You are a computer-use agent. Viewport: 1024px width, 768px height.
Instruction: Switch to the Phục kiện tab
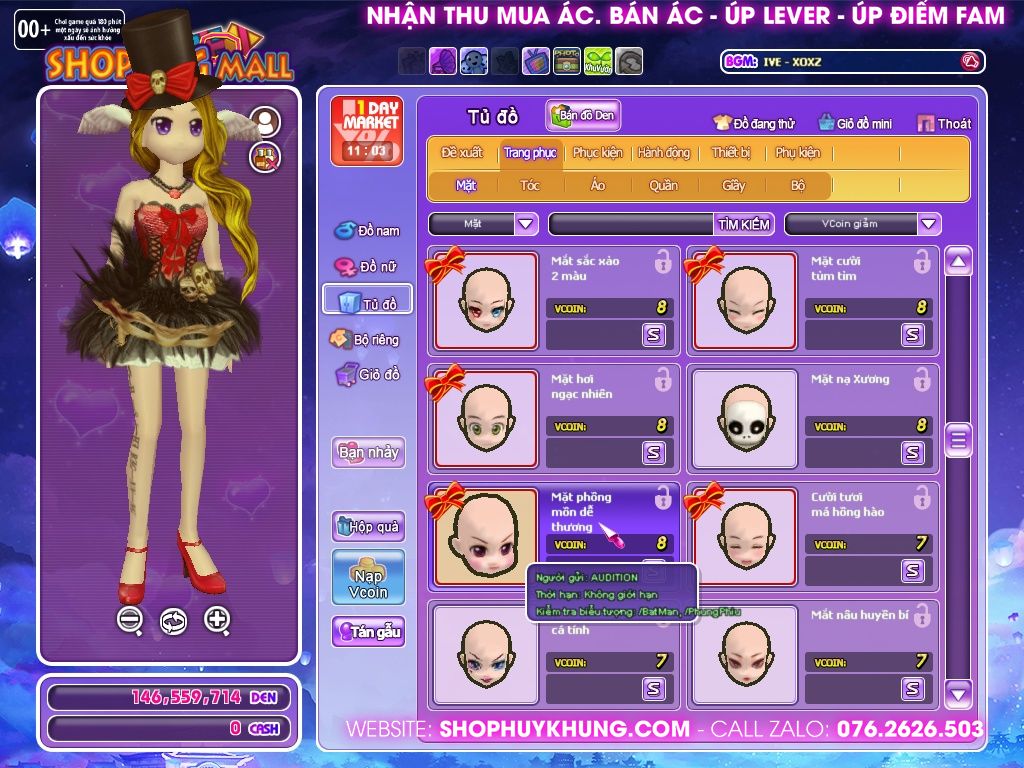pyautogui.click(x=597, y=153)
